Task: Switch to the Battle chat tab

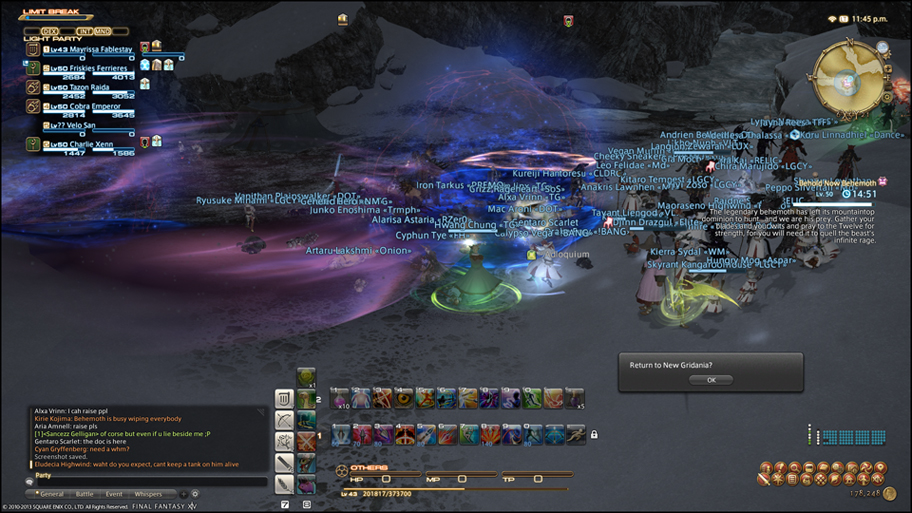Action: click(84, 494)
